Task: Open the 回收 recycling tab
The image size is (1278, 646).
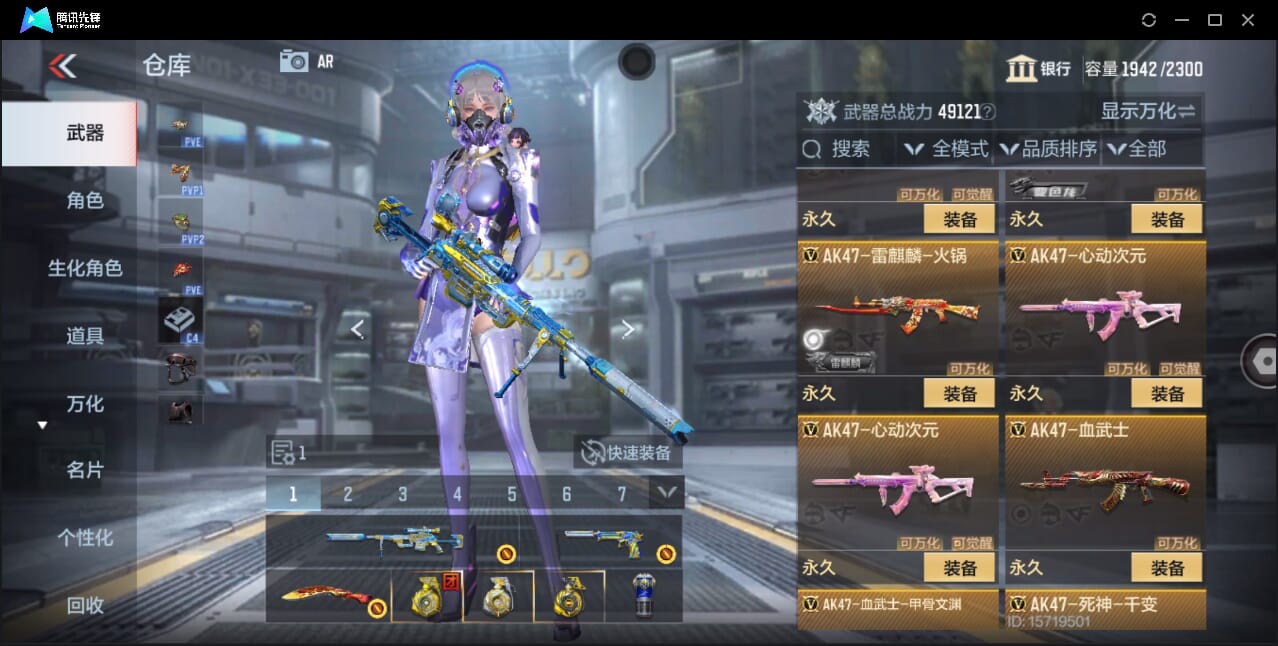Action: pyautogui.click(x=84, y=605)
